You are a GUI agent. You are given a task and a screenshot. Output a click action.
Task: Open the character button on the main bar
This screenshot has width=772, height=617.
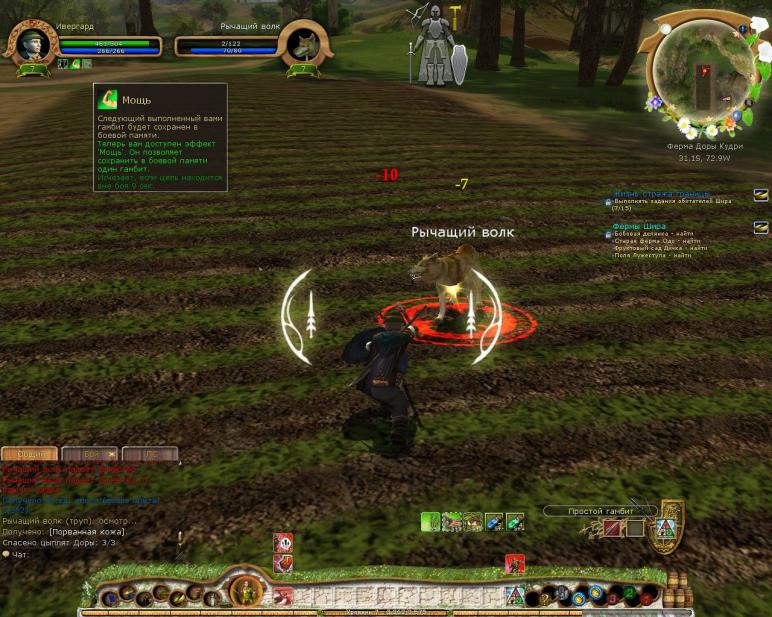tap(245, 592)
